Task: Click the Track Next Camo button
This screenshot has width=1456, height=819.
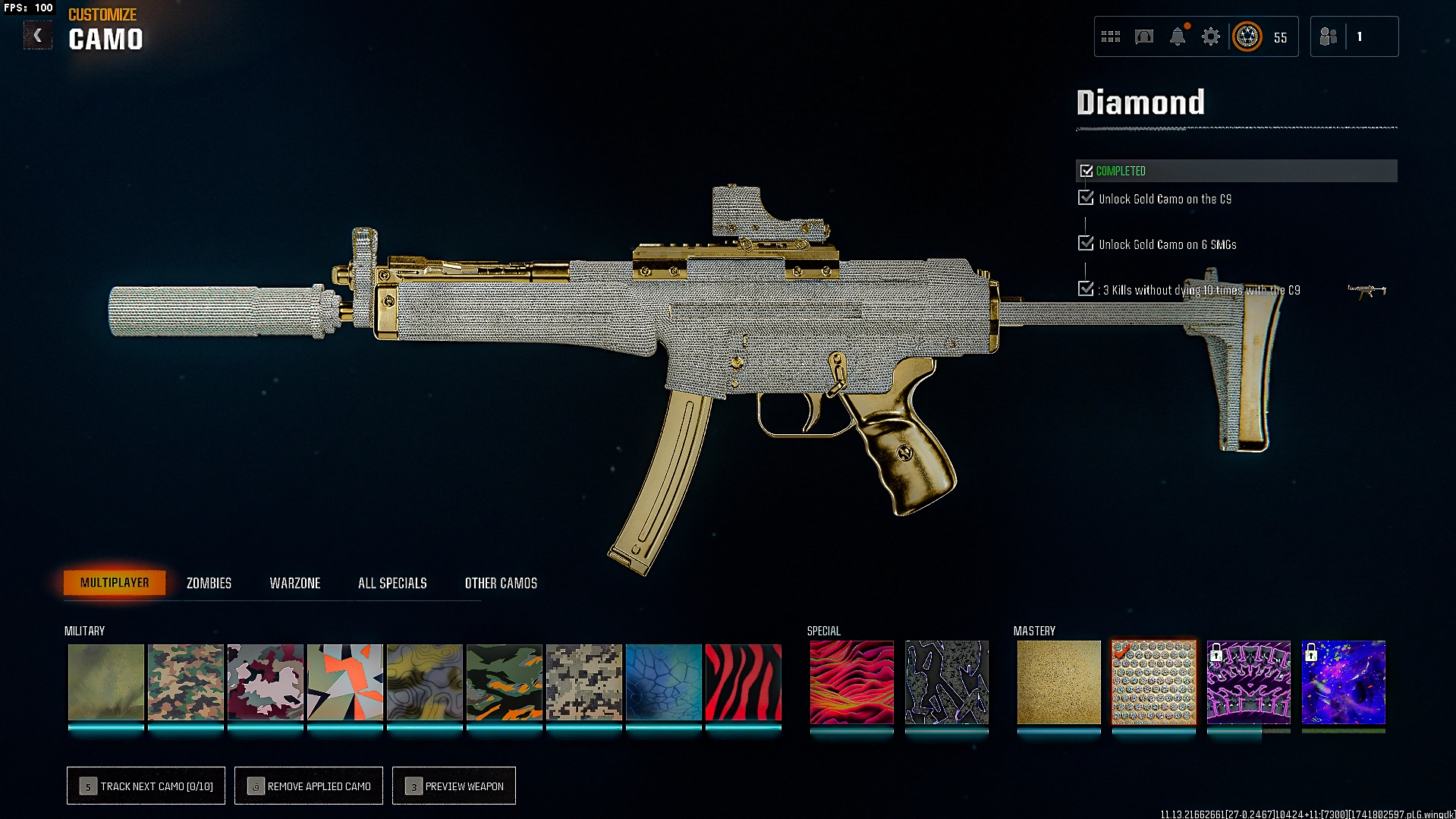Action: (146, 786)
